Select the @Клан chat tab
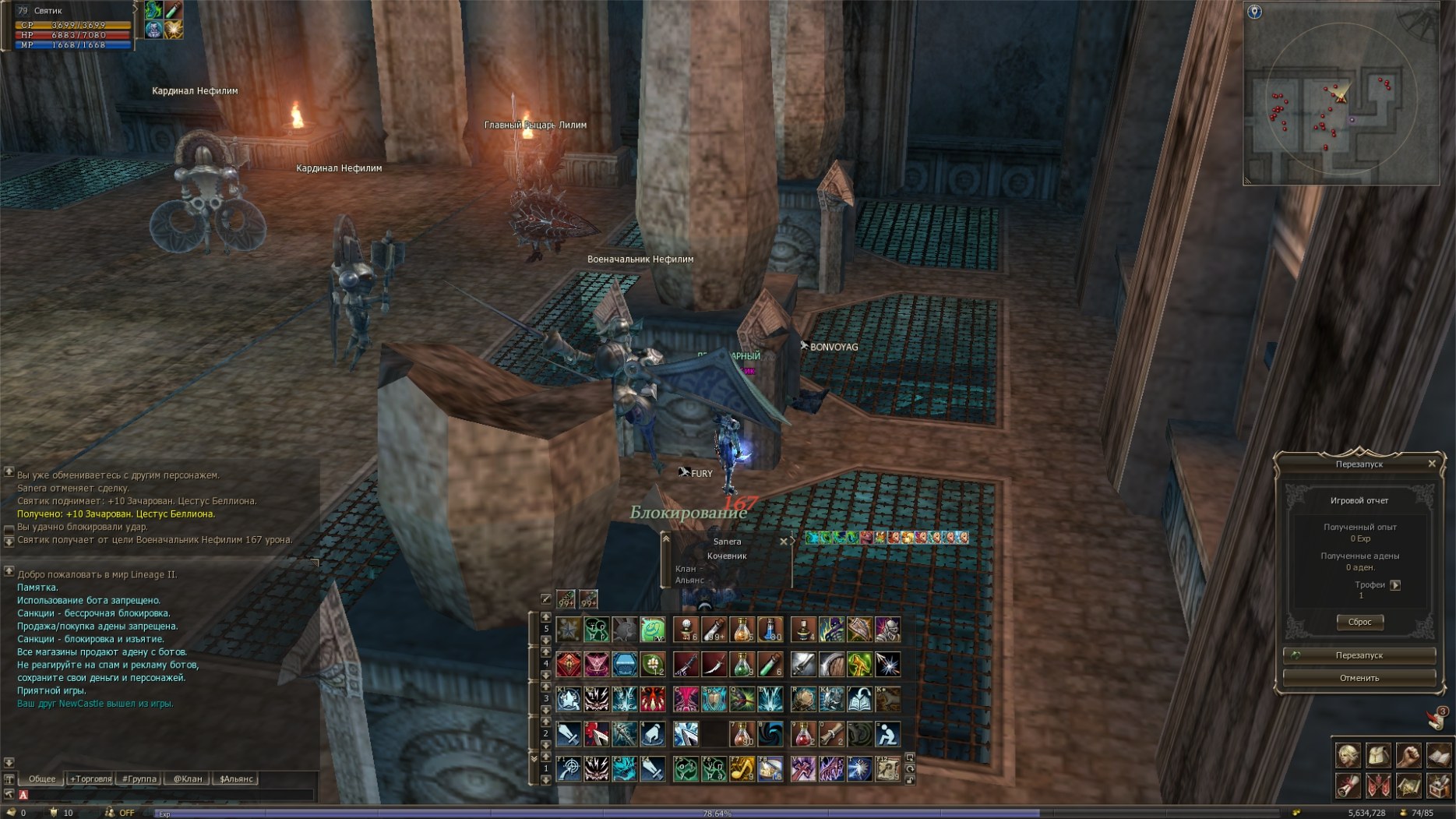 187,778
